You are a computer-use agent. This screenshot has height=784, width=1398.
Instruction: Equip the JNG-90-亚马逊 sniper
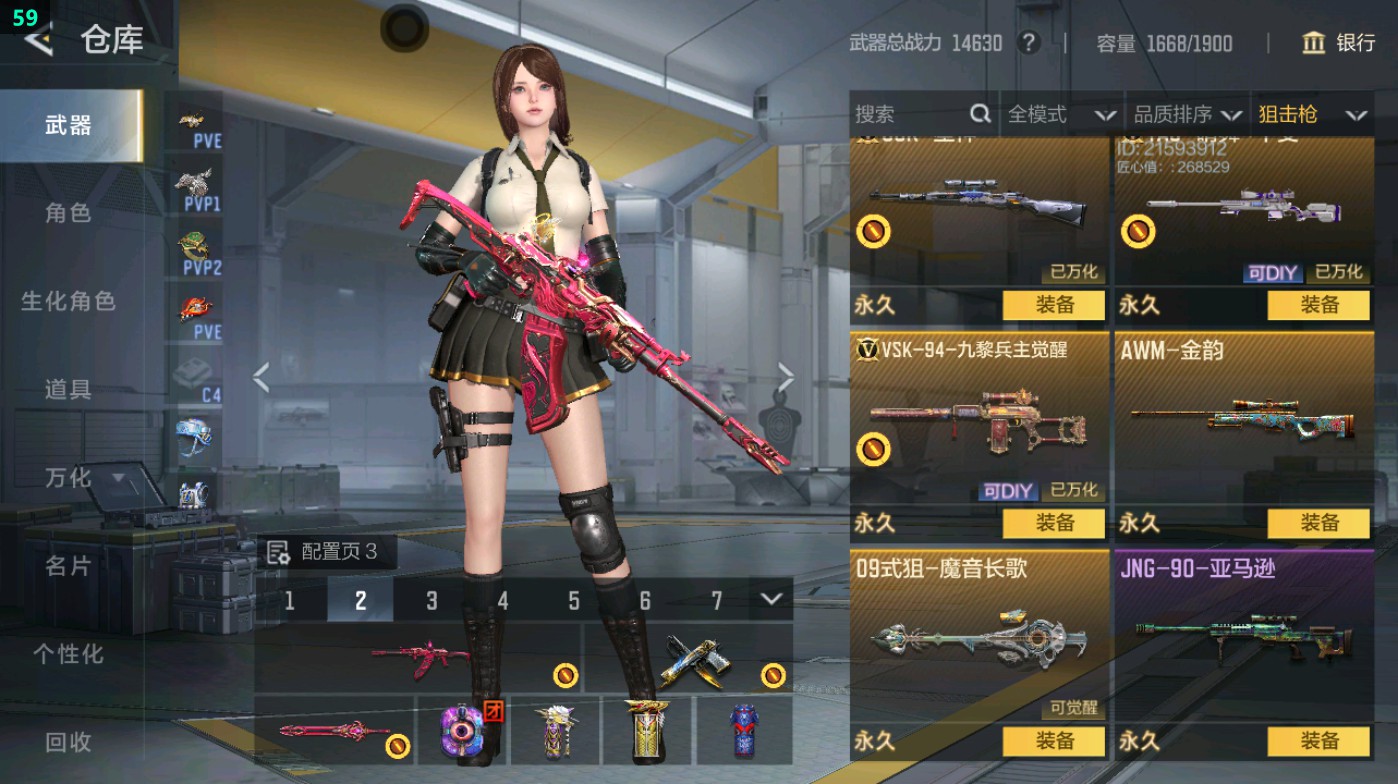pyautogui.click(x=1318, y=741)
